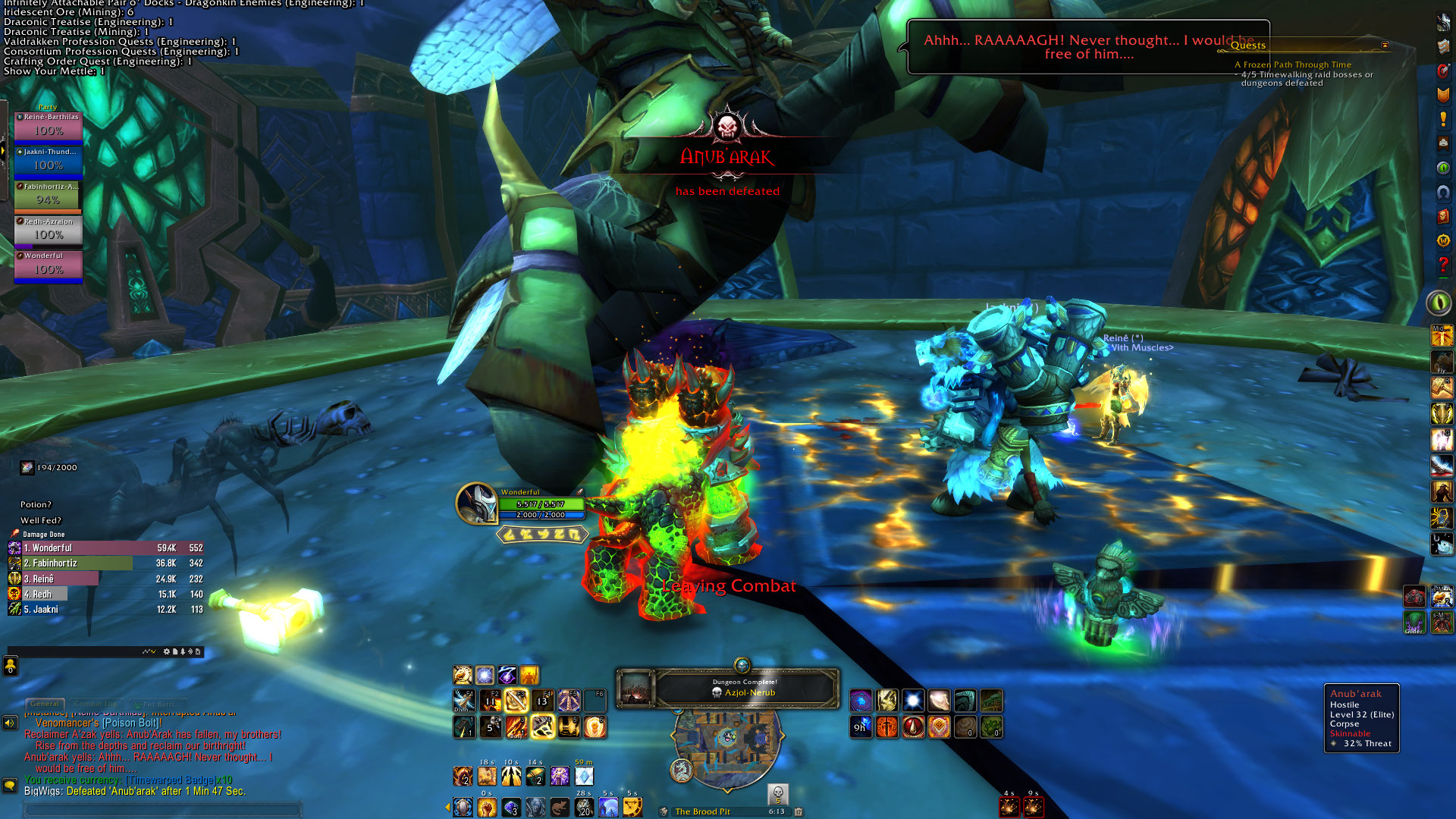This screenshot has width=1456, height=819.
Task: Use the golden fist ability icon
Action: coord(487,807)
